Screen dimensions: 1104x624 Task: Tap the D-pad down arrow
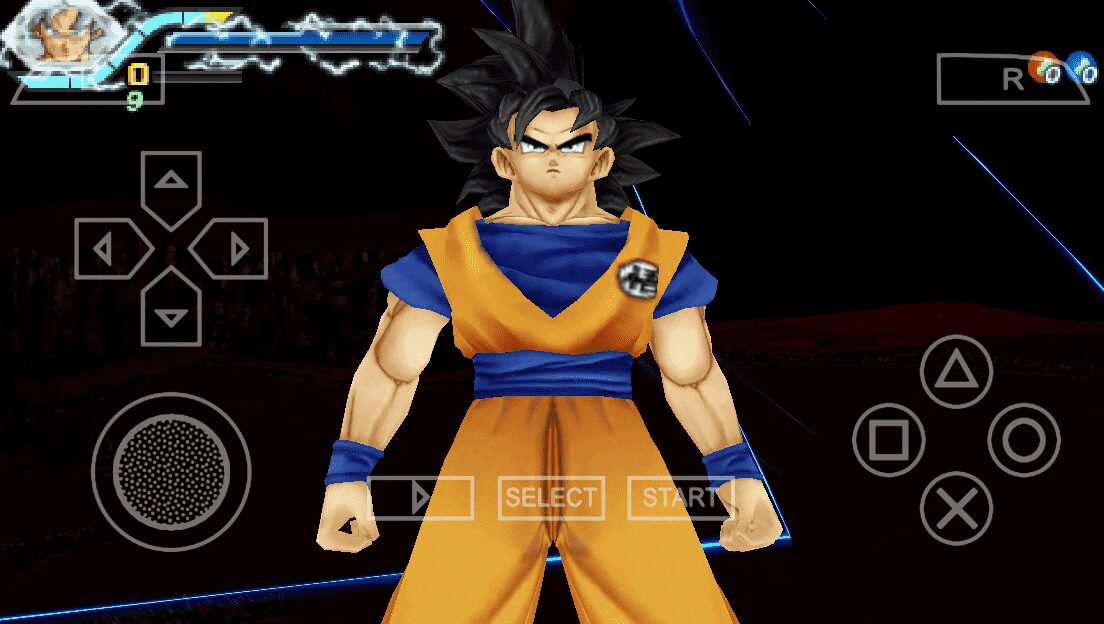pos(172,313)
